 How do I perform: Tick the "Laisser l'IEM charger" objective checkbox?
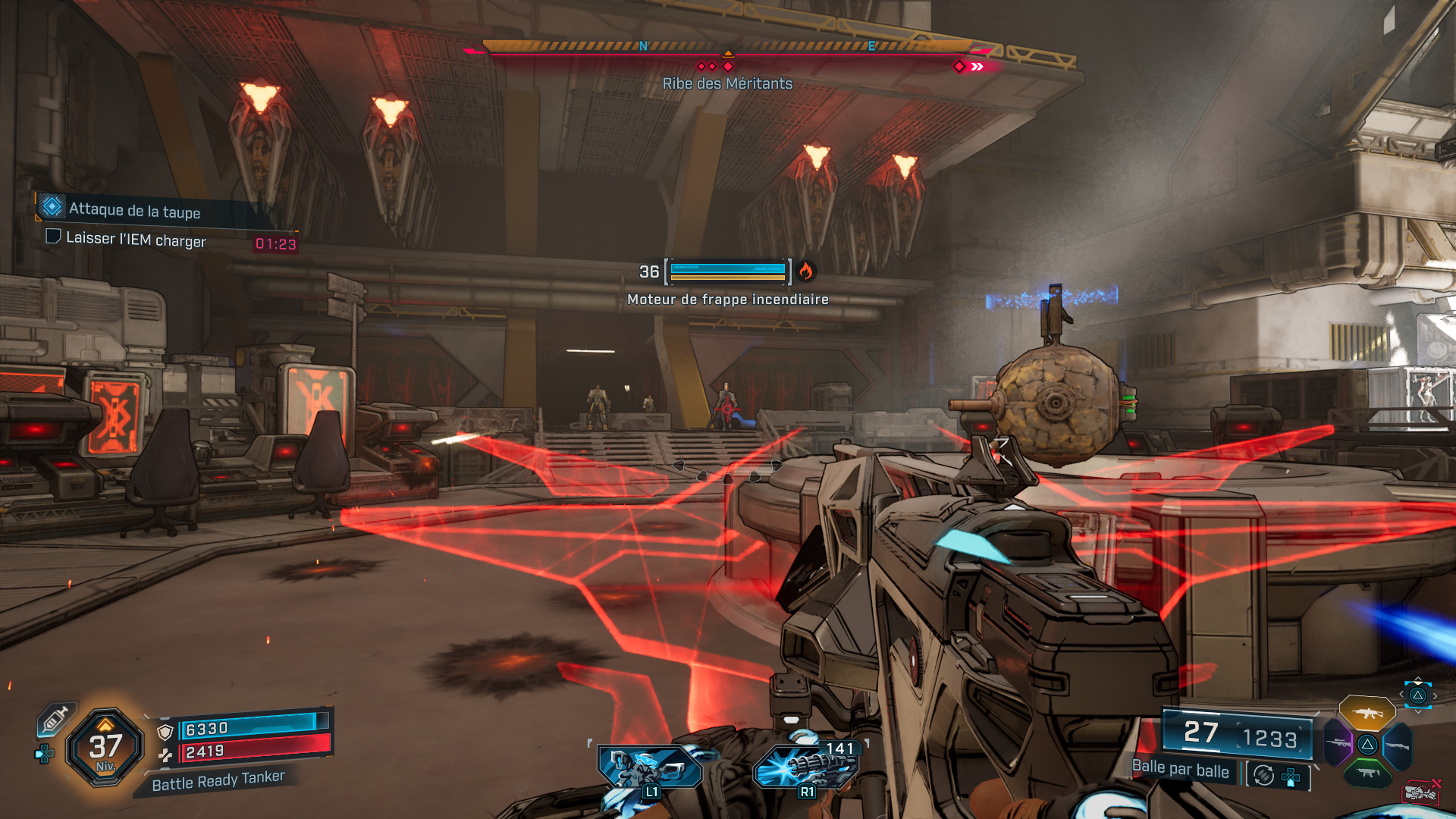pyautogui.click(x=53, y=237)
